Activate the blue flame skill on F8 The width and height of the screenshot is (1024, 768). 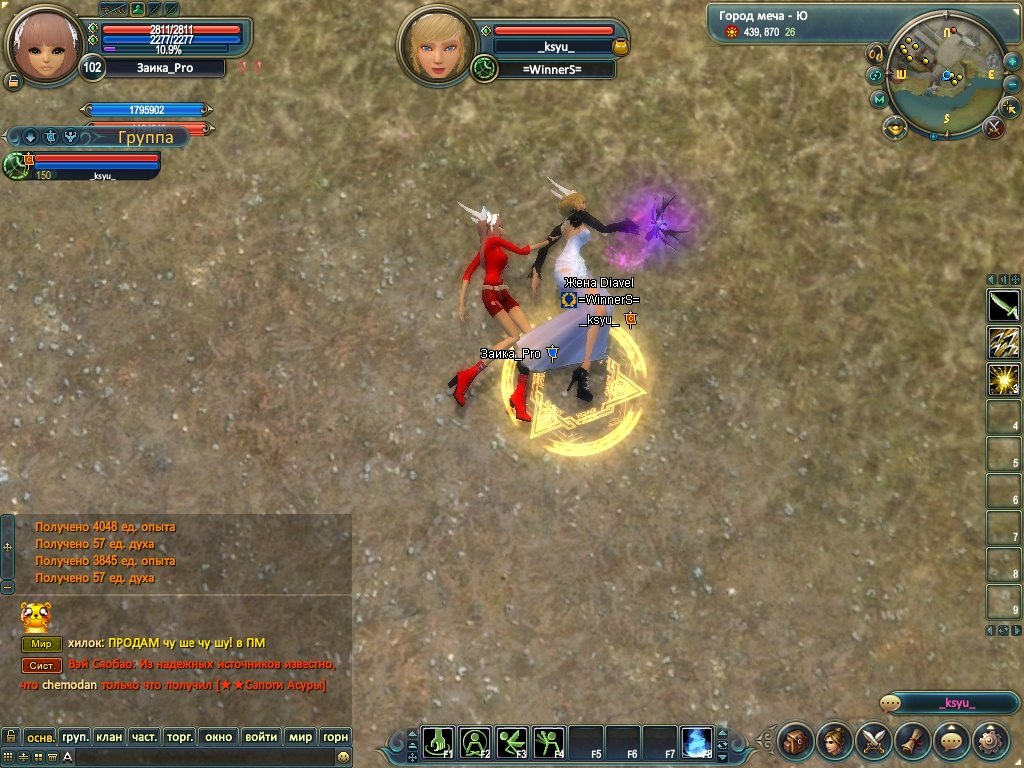point(697,742)
